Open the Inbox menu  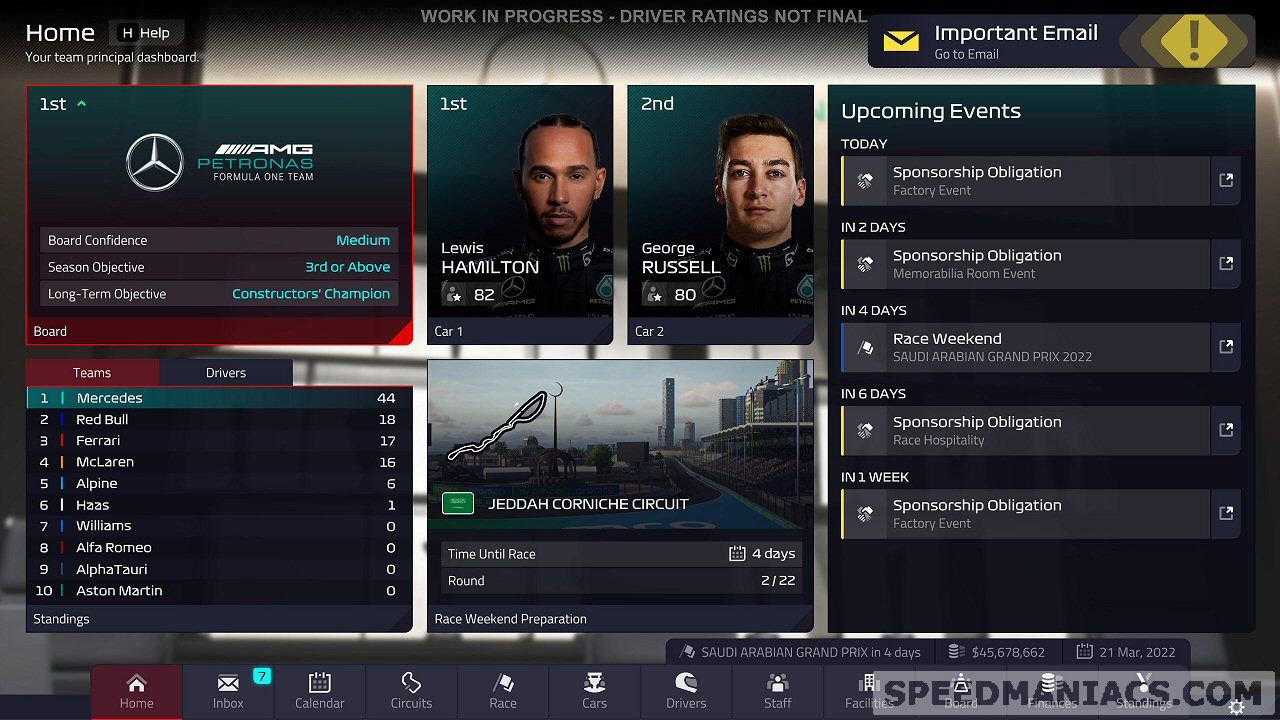tap(228, 692)
